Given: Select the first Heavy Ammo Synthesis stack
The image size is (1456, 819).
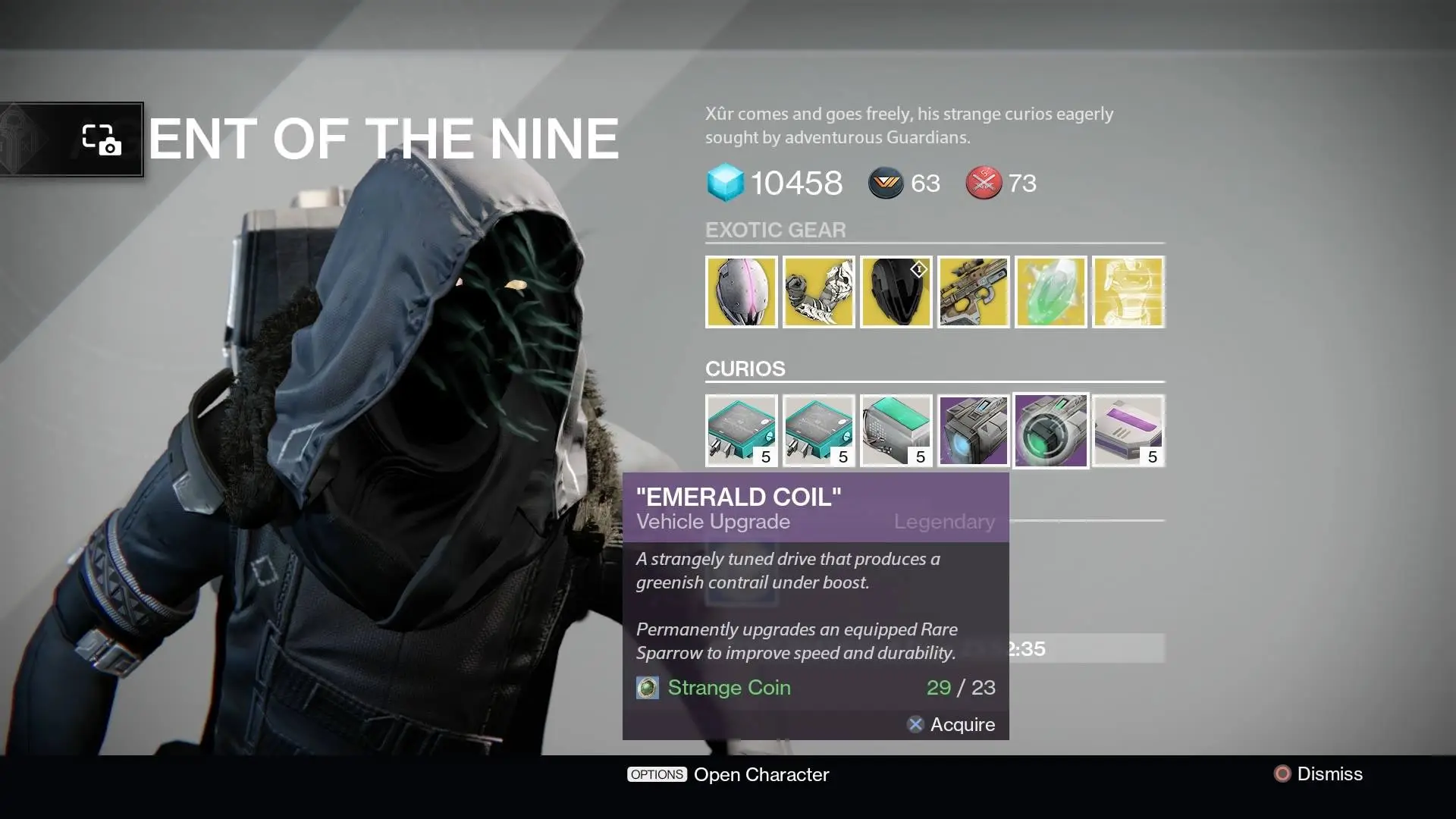Looking at the screenshot, I should [741, 431].
